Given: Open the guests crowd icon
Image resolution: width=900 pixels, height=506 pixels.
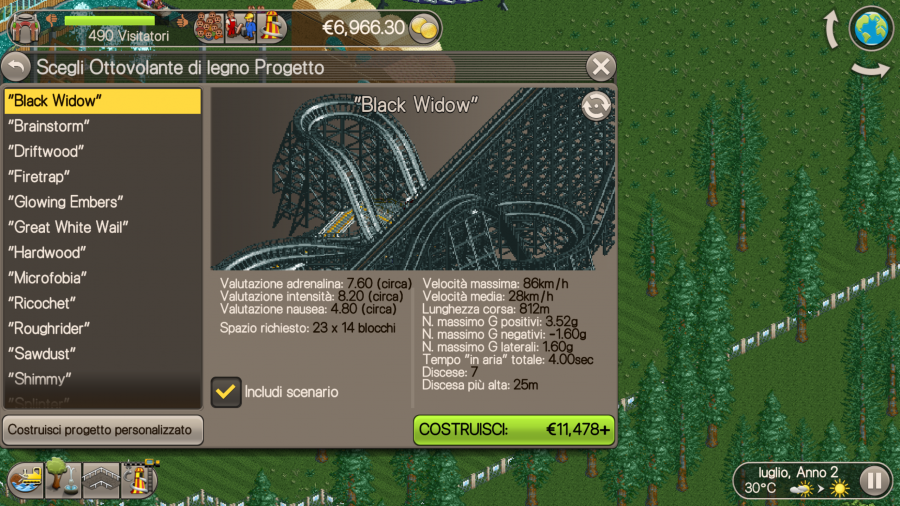Looking at the screenshot, I should pyautogui.click(x=239, y=26).
